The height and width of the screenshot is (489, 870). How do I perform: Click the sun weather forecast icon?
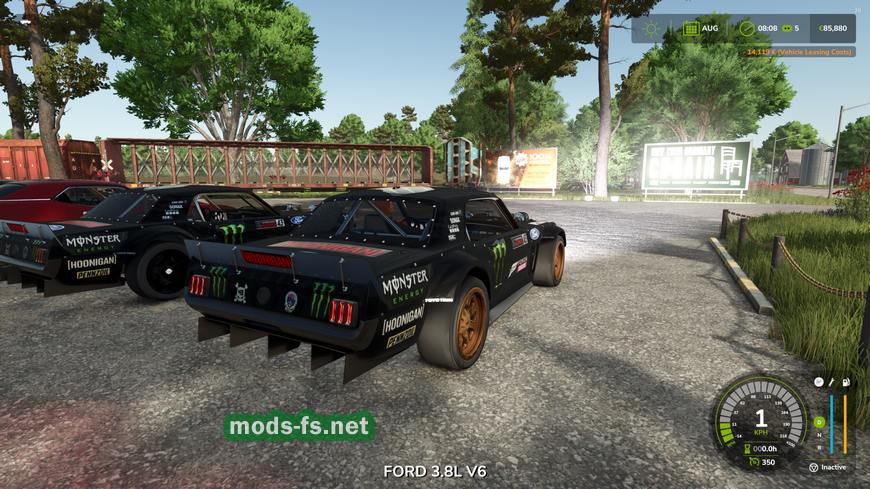(651, 29)
